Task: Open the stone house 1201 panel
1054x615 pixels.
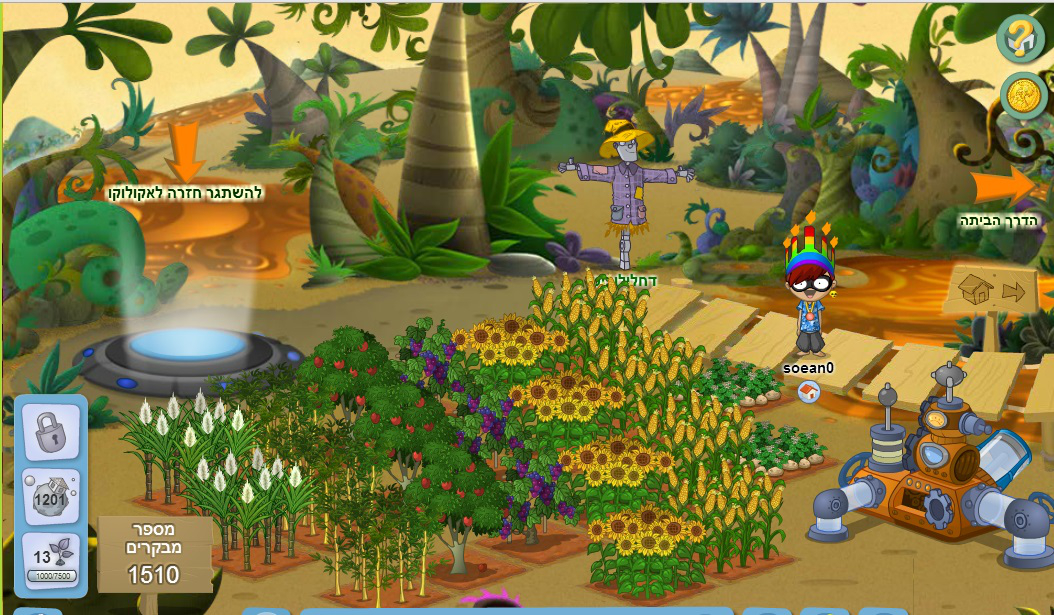Action: coord(50,495)
